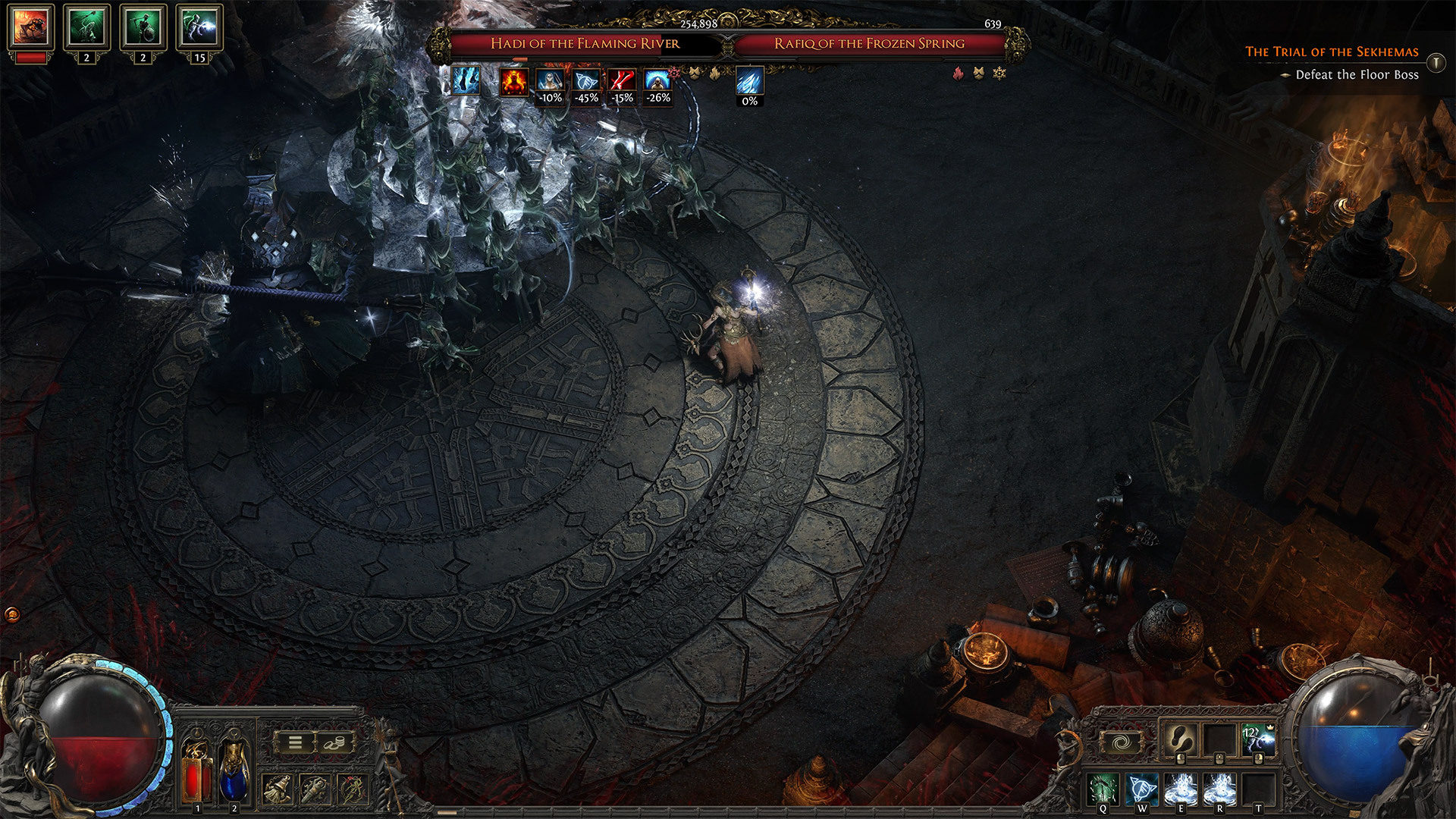Select the orange infernal hound minion portrait
This screenshot has width=1456, height=819.
tap(30, 27)
